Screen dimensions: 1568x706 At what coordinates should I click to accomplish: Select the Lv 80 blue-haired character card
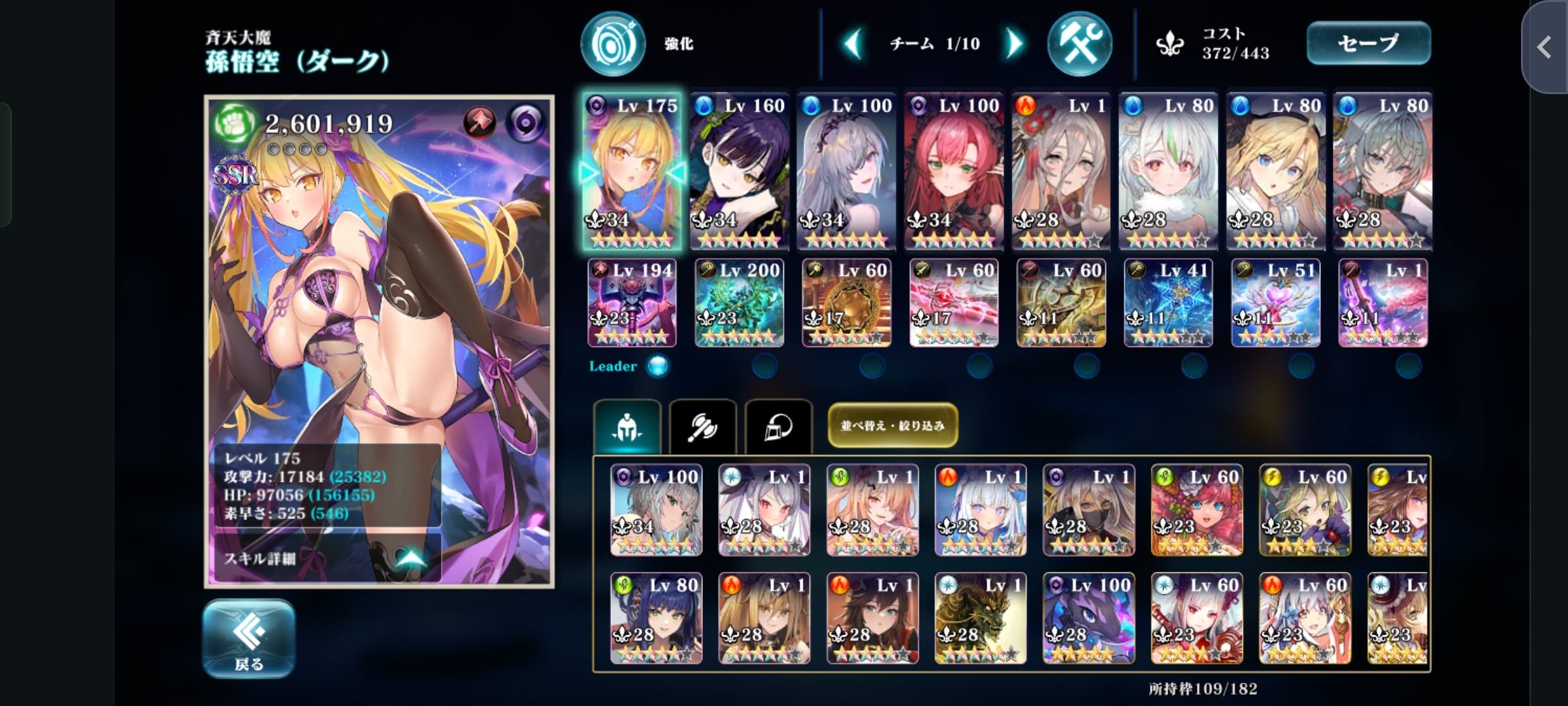click(x=656, y=618)
